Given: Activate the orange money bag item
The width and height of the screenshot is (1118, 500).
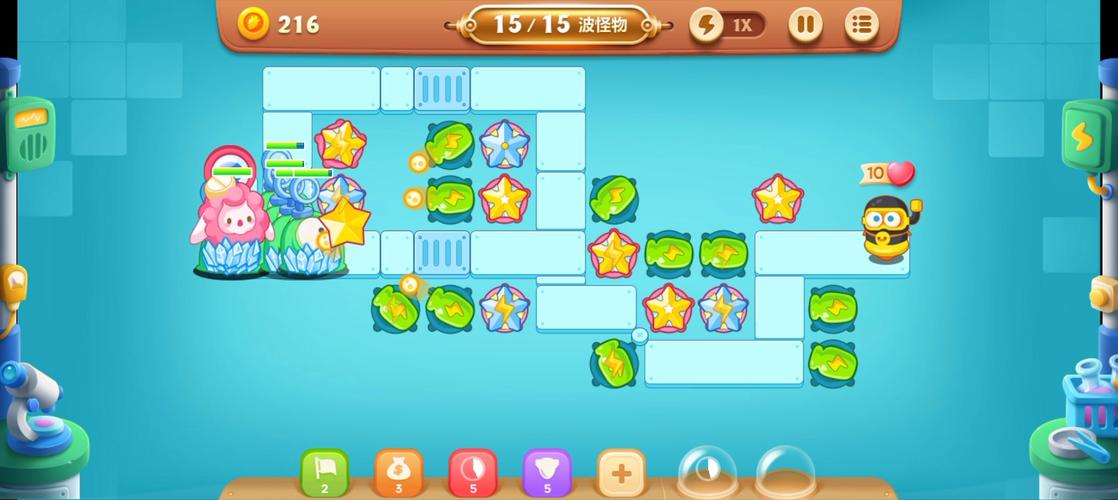Looking at the screenshot, I should tap(399, 472).
